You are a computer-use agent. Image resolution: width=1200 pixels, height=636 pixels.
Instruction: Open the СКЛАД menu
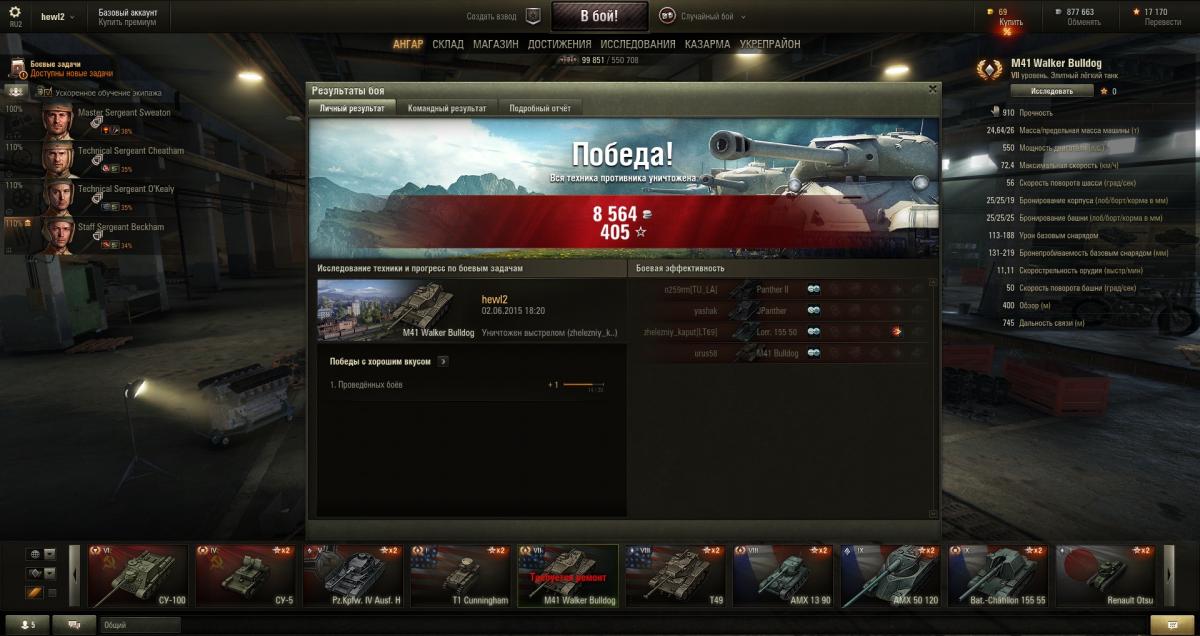point(448,45)
